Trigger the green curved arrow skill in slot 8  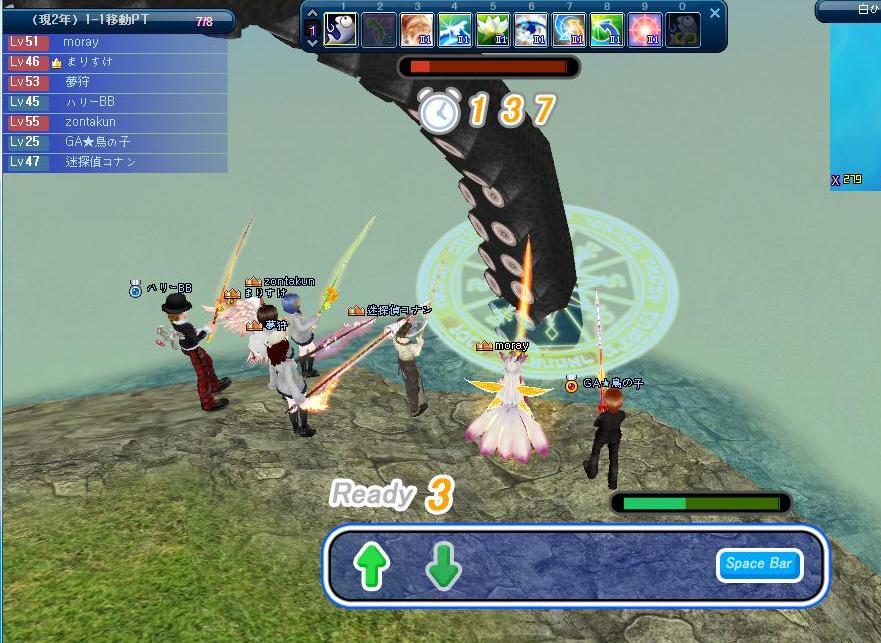[606, 30]
